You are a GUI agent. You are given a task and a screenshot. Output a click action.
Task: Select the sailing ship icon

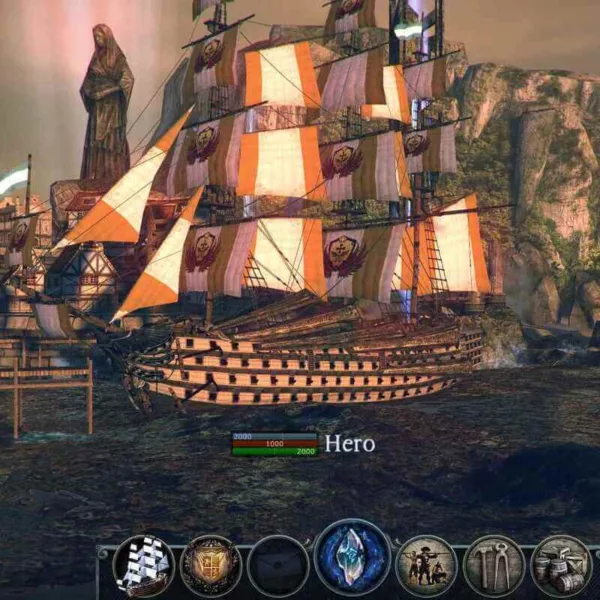pyautogui.click(x=143, y=566)
